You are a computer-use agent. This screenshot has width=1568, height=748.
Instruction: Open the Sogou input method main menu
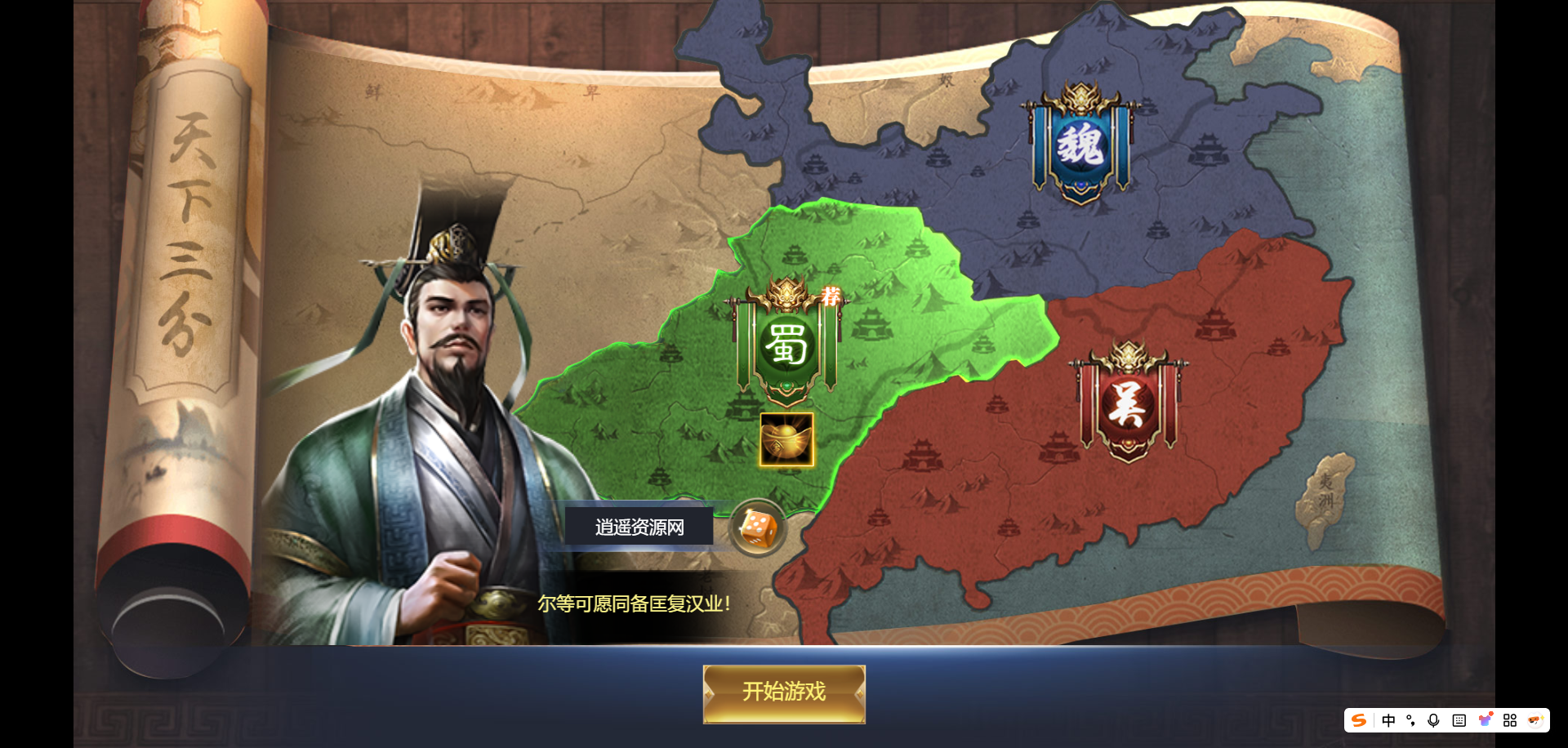[1359, 720]
